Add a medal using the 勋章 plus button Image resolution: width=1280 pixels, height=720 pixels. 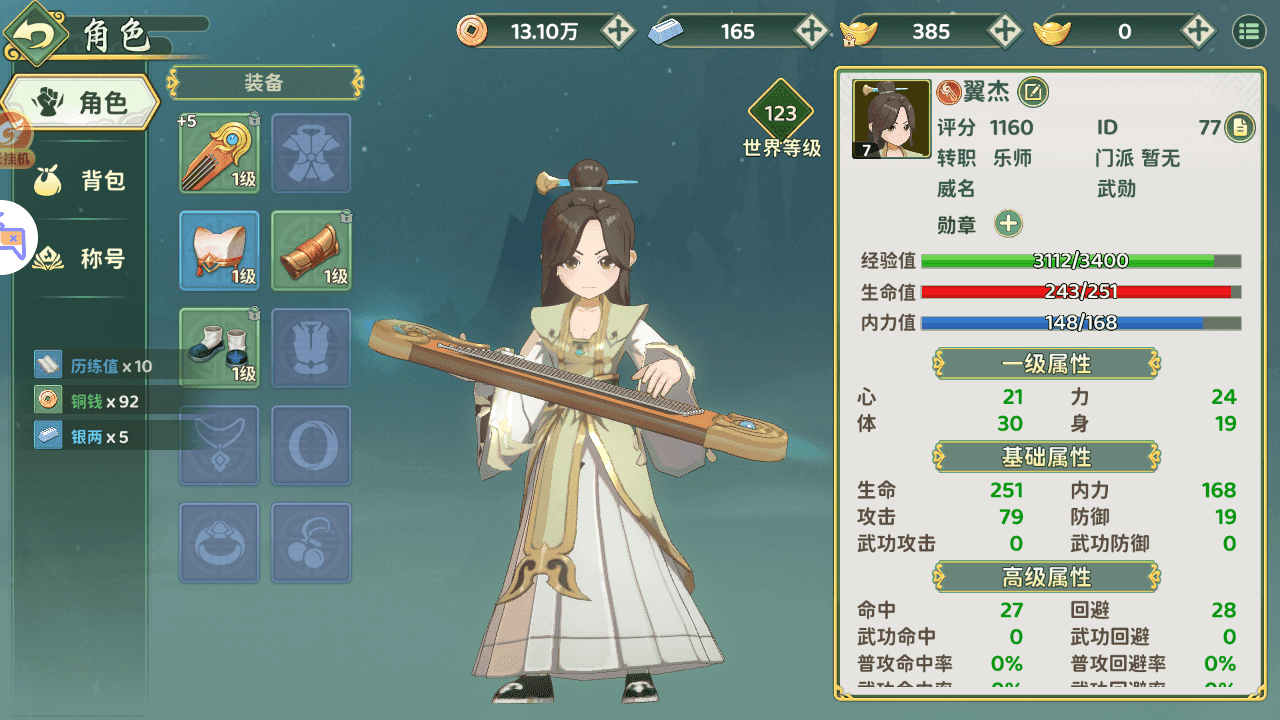[x=1008, y=224]
